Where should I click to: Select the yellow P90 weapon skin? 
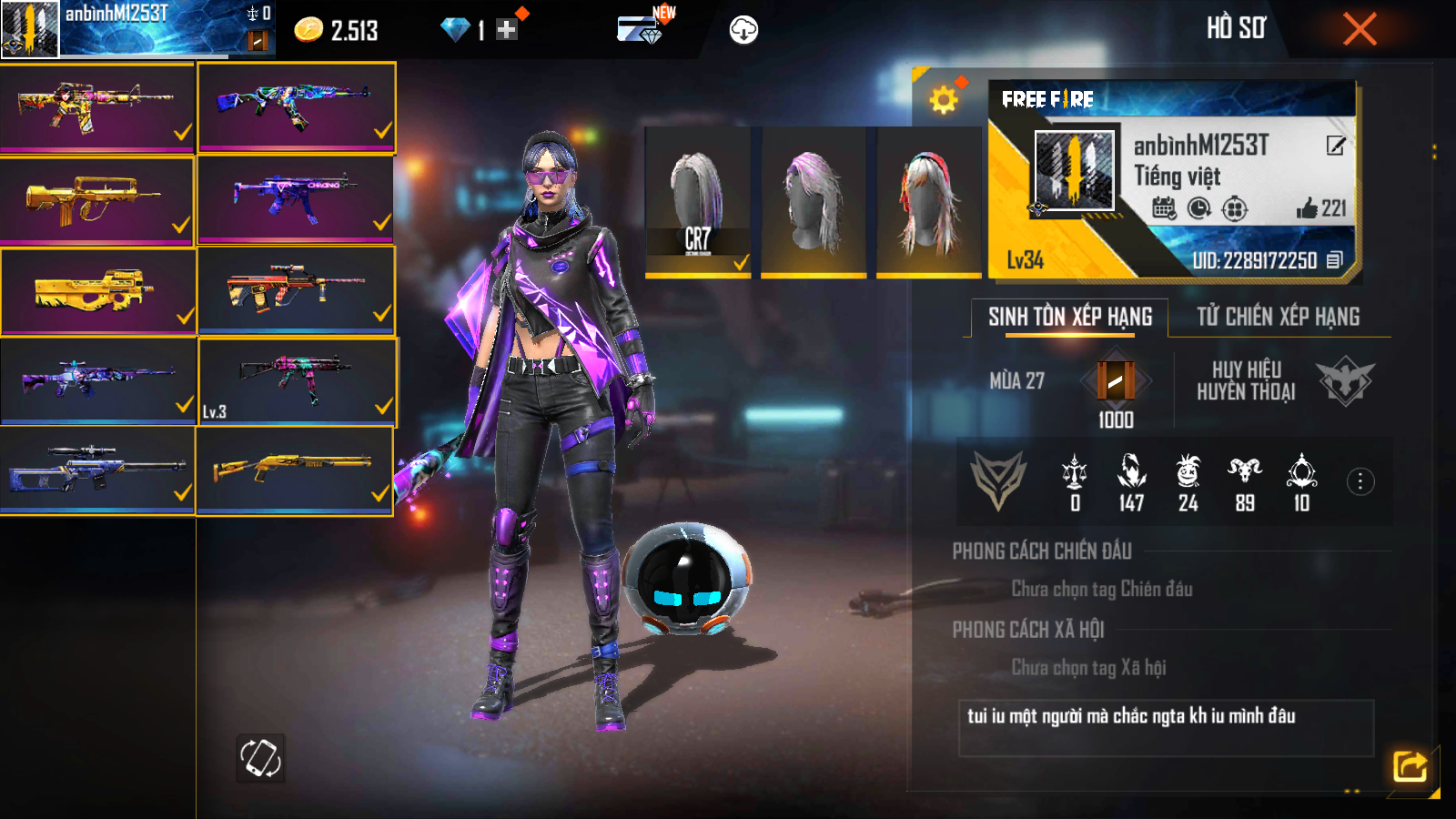(96, 291)
